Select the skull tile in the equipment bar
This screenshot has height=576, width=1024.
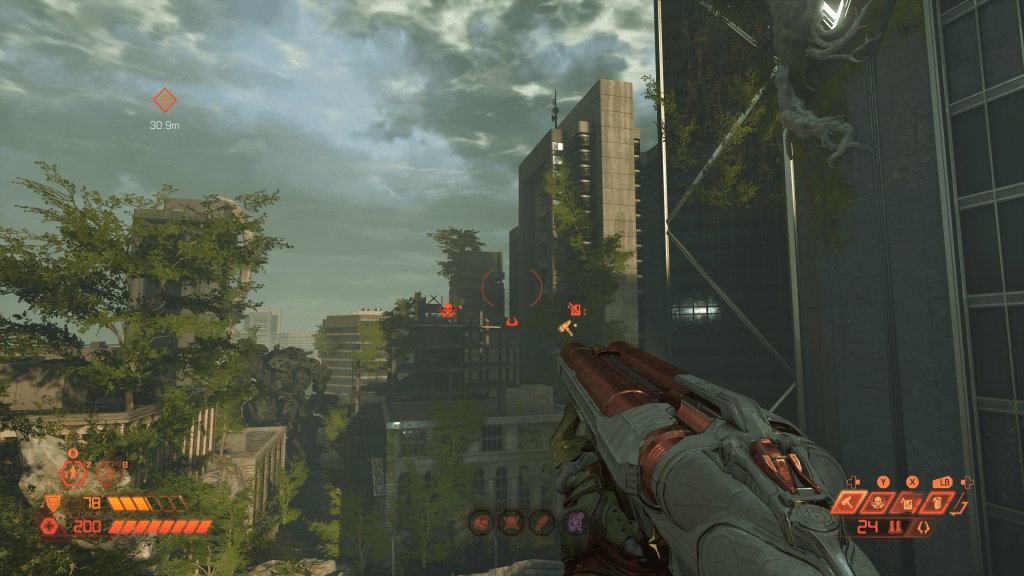point(879,503)
